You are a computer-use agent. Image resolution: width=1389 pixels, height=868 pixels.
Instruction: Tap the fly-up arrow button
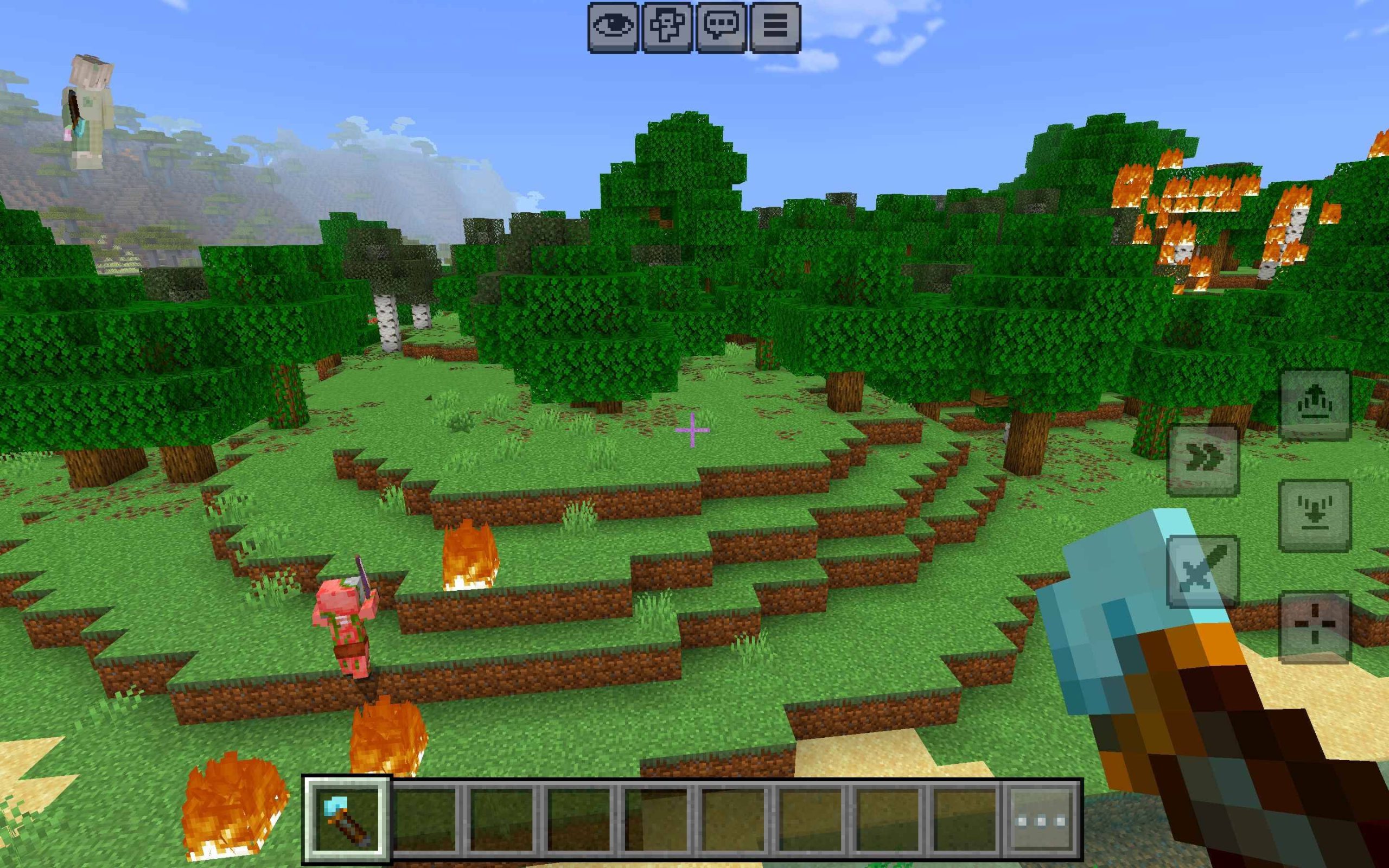[x=1314, y=404]
